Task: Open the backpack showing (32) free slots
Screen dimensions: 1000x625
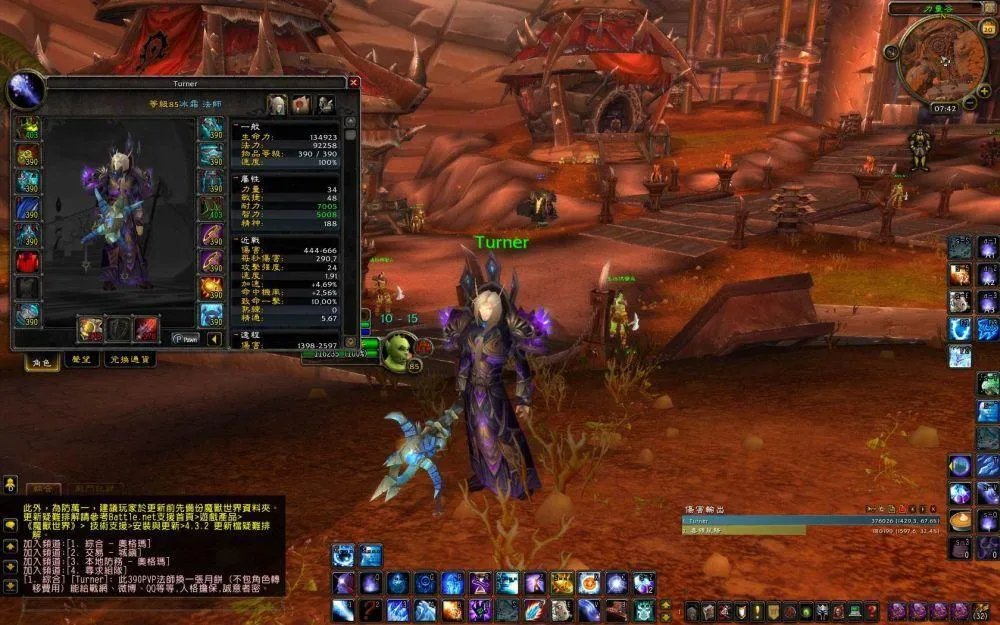Action: 981,610
